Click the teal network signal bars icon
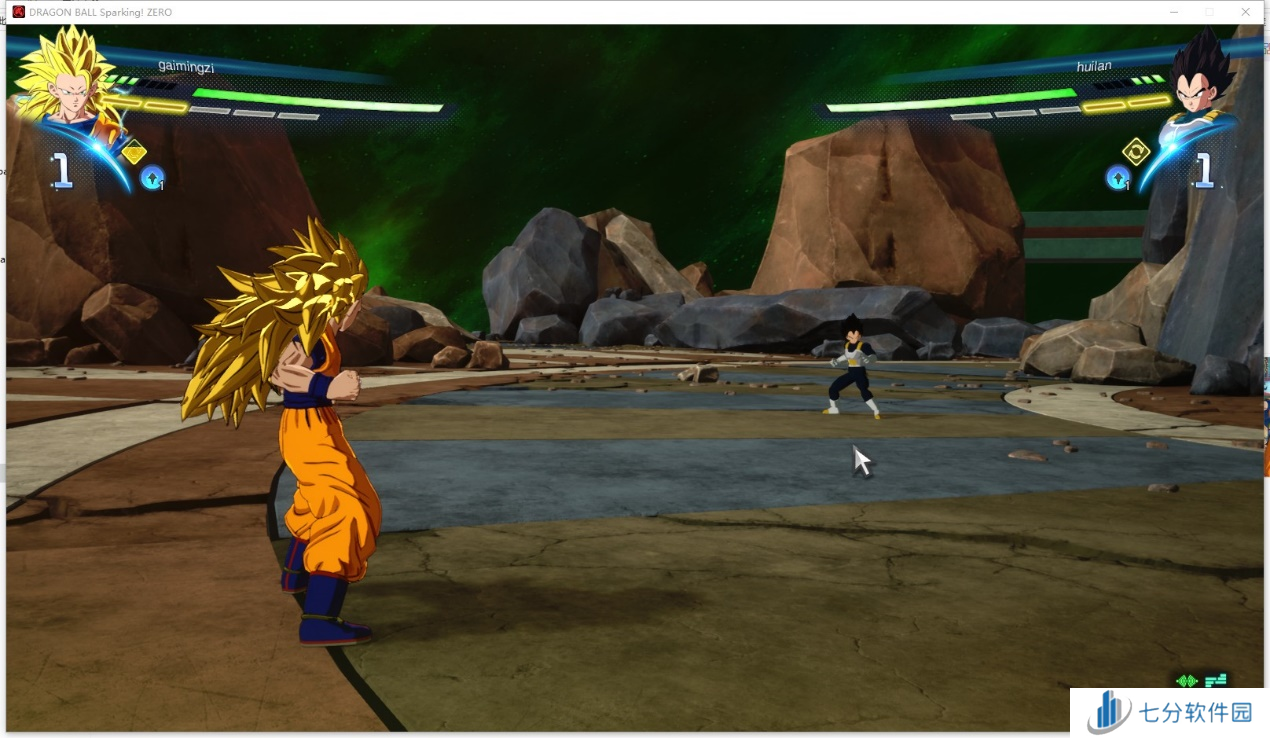1270x738 pixels. tap(1215, 681)
